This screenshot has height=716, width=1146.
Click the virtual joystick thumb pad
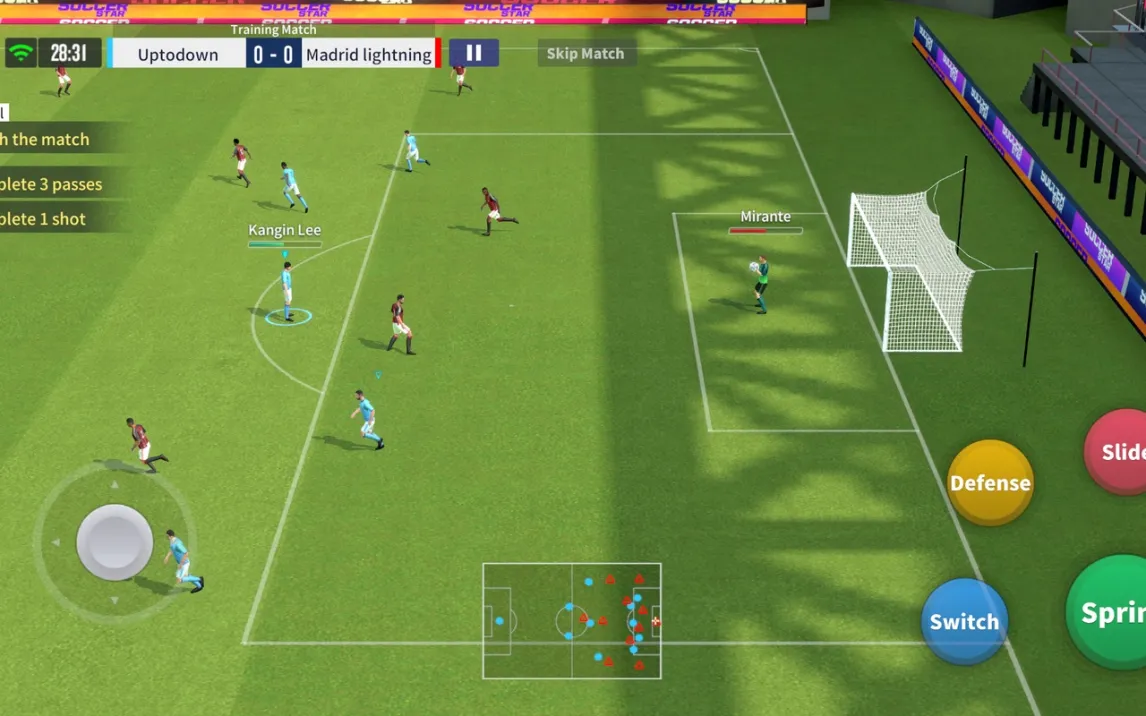coord(115,542)
